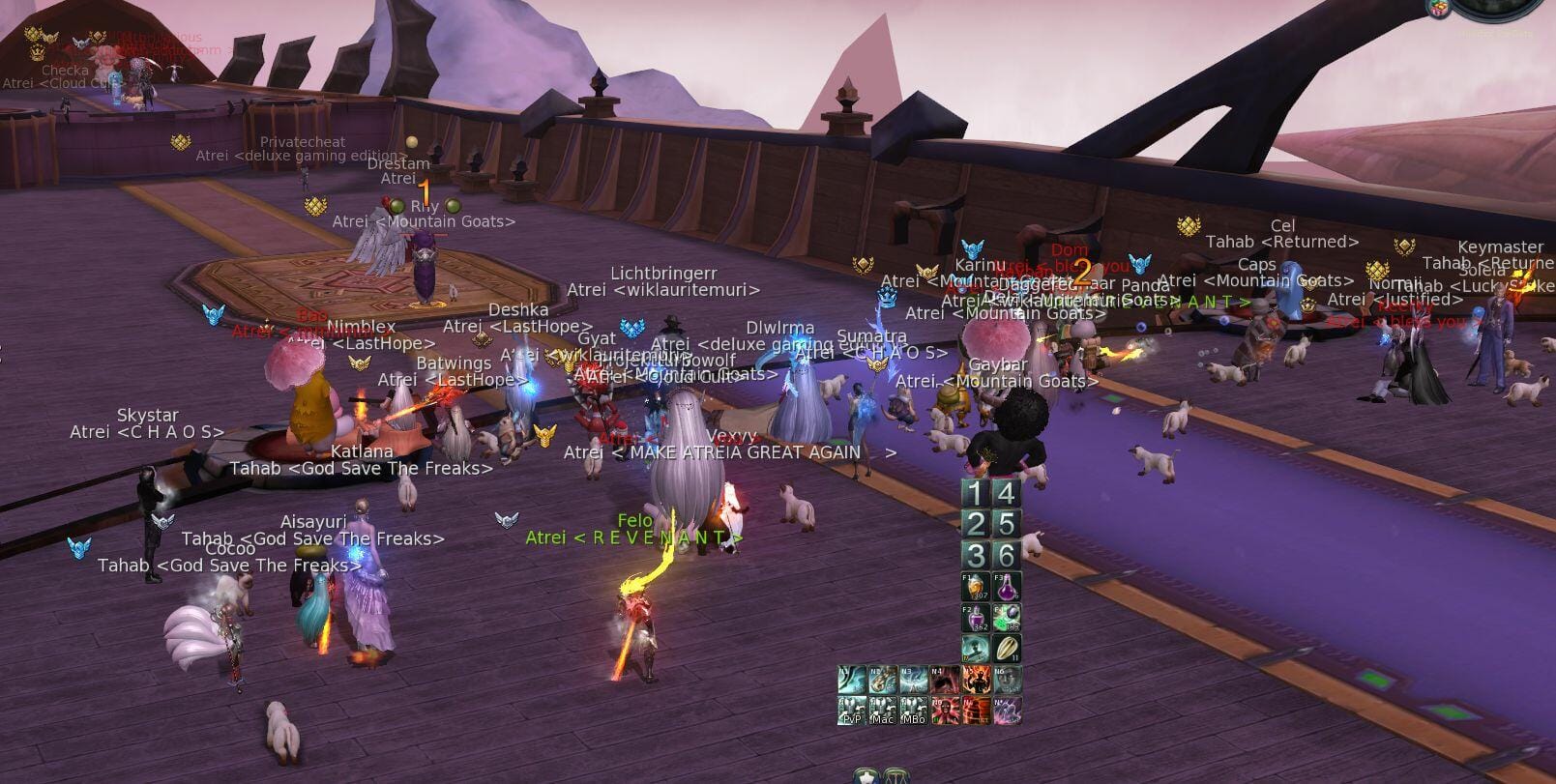The image size is (1556, 784).
Task: Drink the F2 purple potion
Action: point(975,618)
